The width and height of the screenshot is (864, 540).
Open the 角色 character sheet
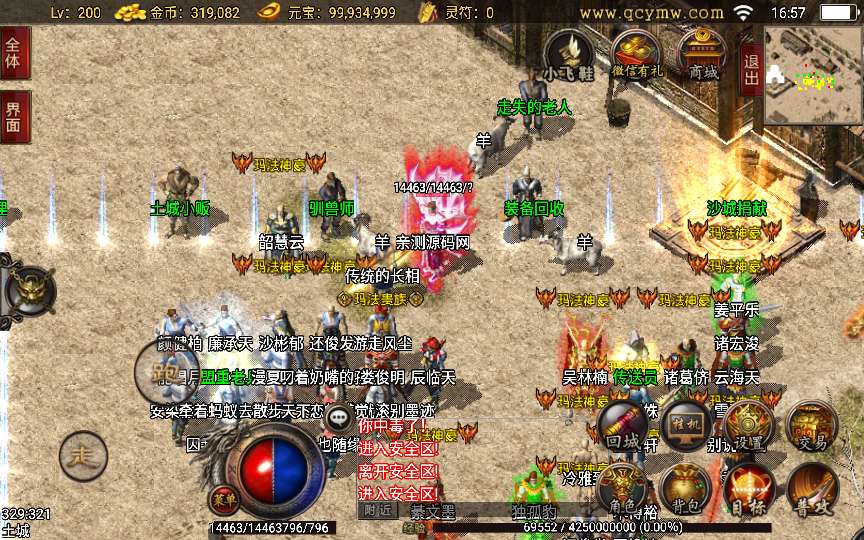[622, 490]
